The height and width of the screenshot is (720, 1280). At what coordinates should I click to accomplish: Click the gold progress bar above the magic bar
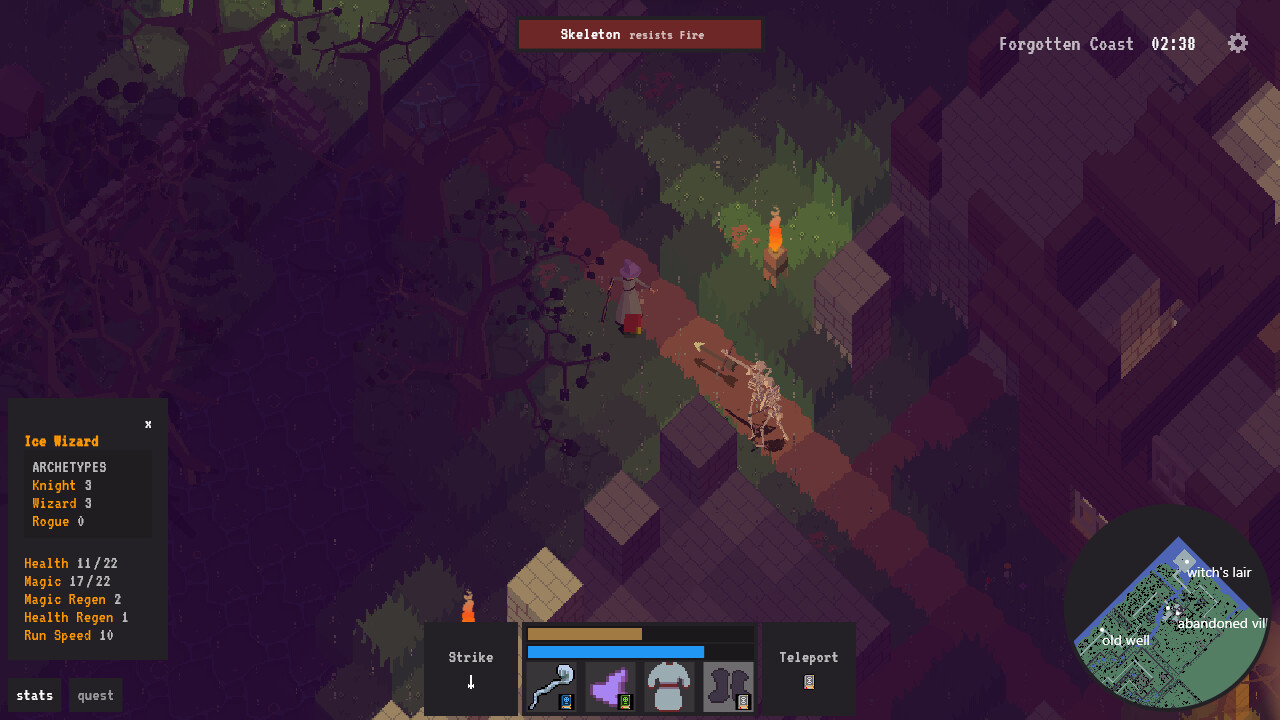tap(585, 634)
